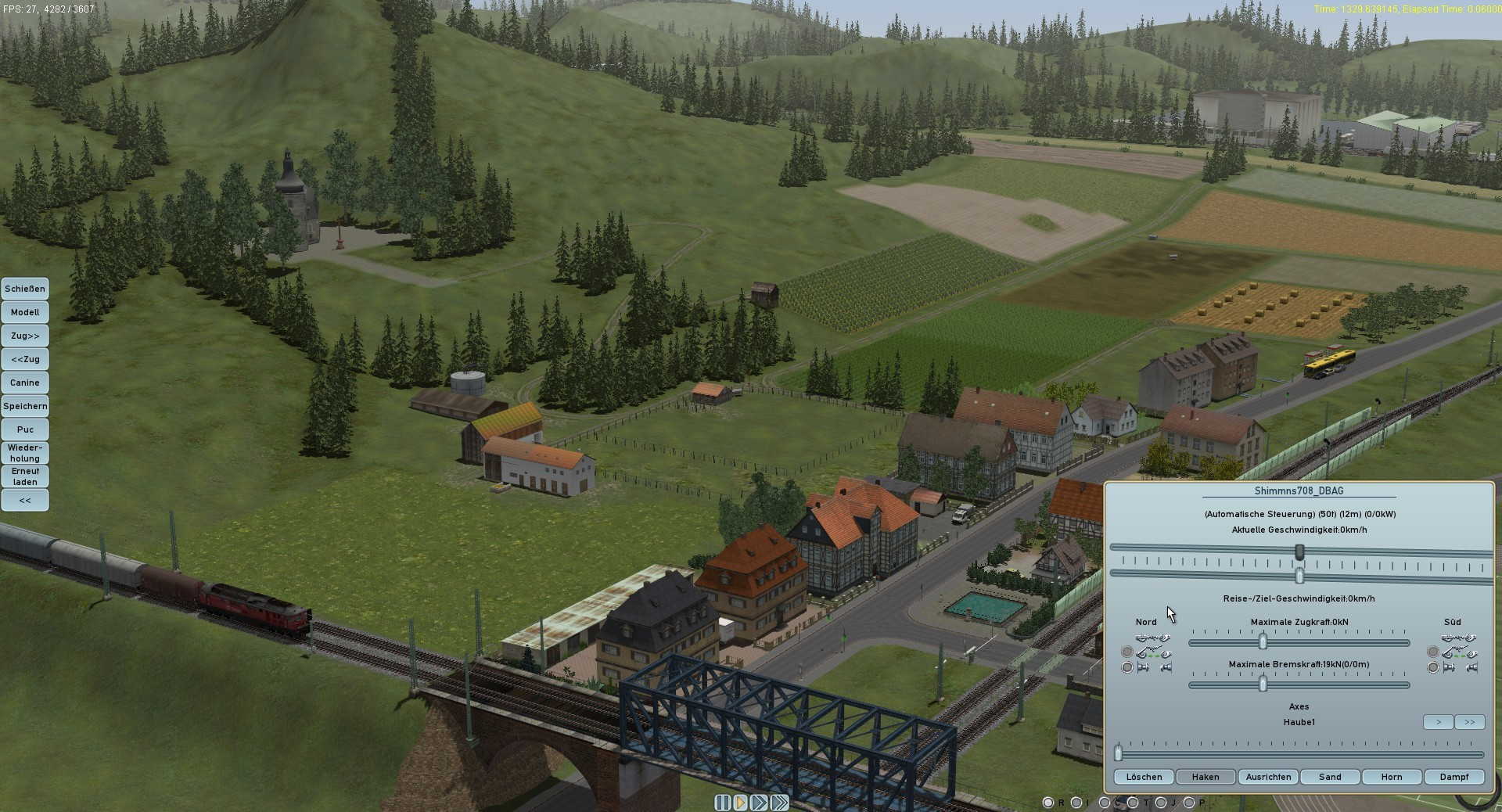Screen dimensions: 1502x812
Task: Click the Schießen button
Action: 25,289
